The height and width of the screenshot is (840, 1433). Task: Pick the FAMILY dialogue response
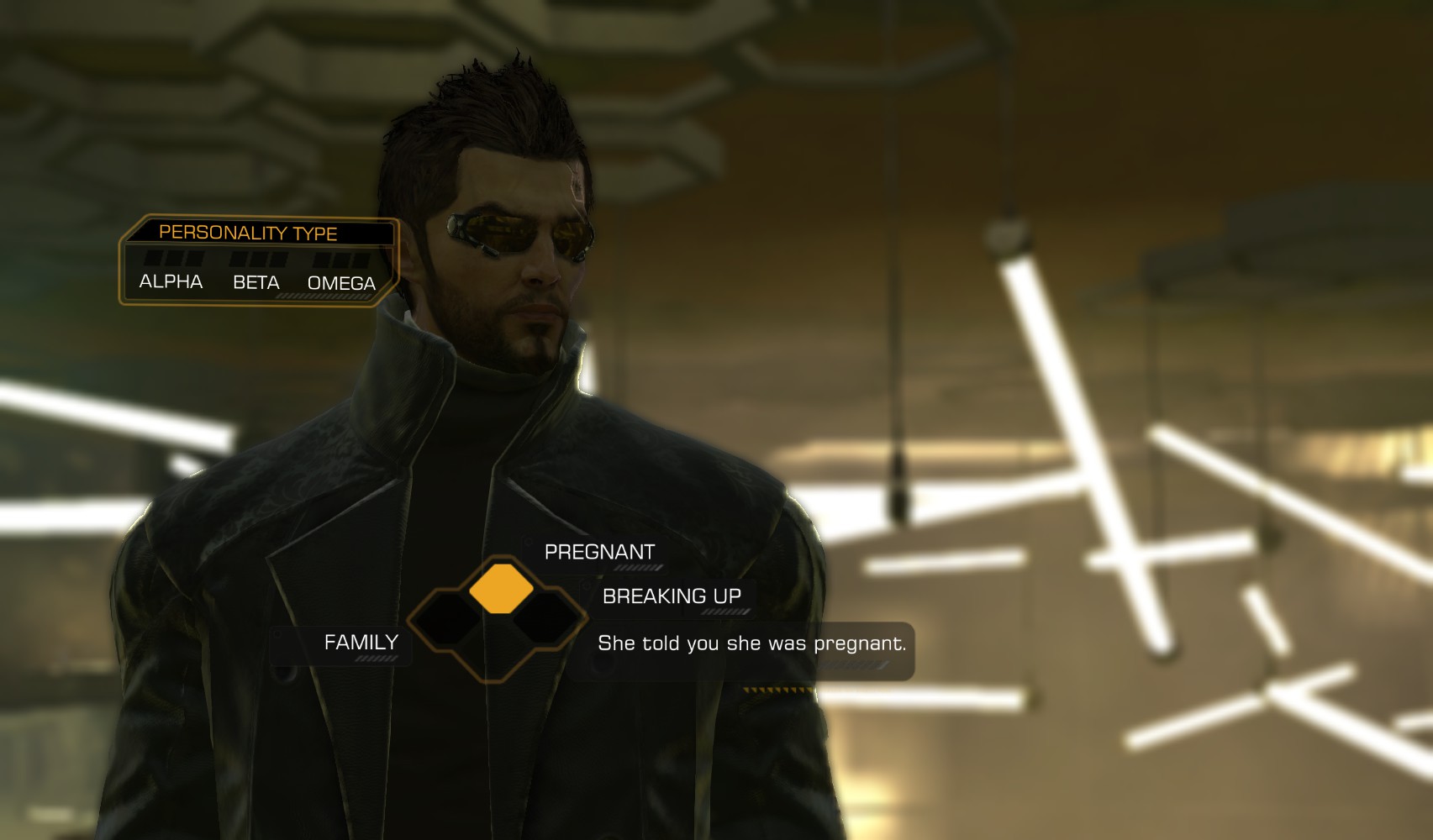tap(361, 643)
